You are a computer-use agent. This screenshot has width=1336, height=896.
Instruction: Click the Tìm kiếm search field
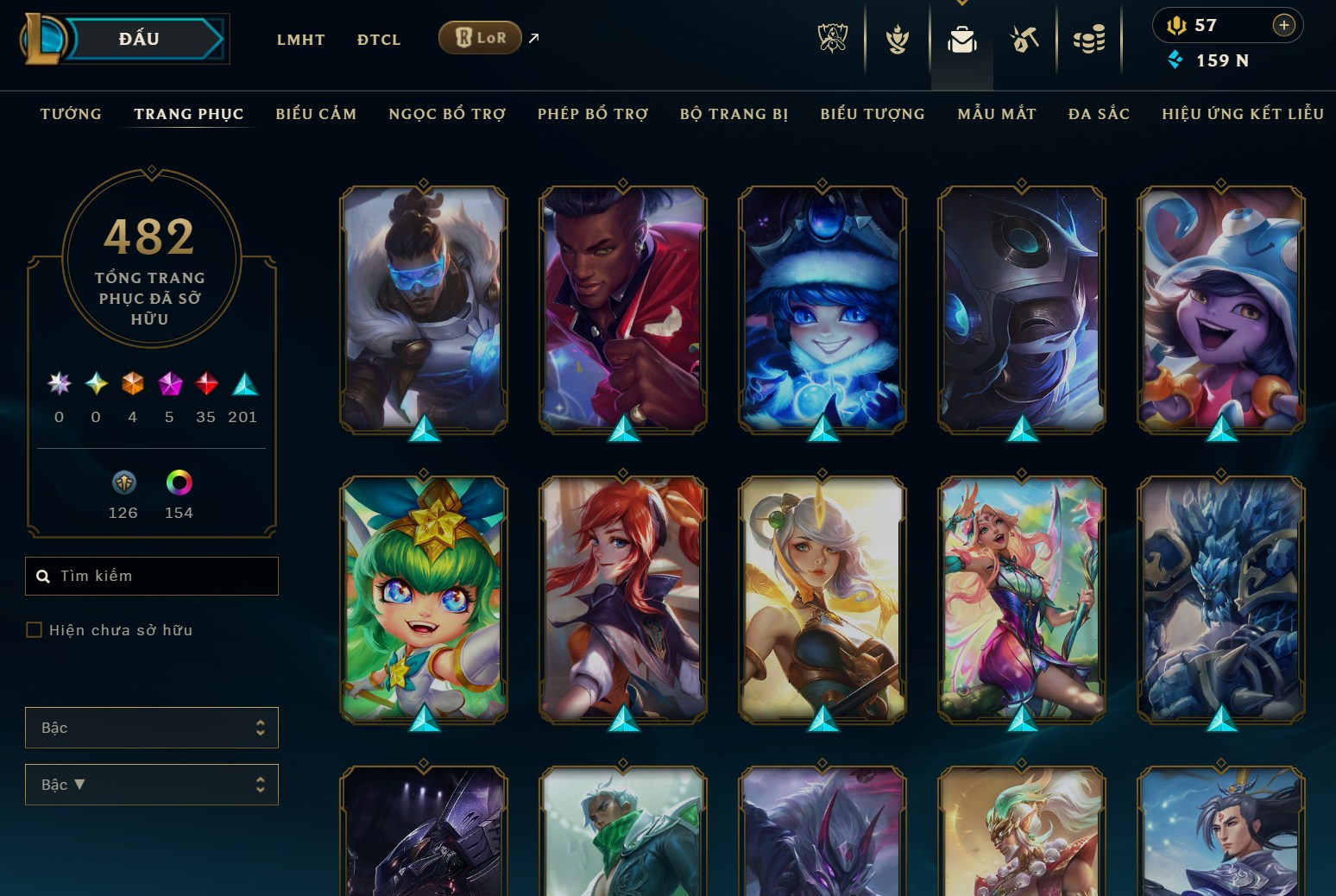click(x=152, y=576)
